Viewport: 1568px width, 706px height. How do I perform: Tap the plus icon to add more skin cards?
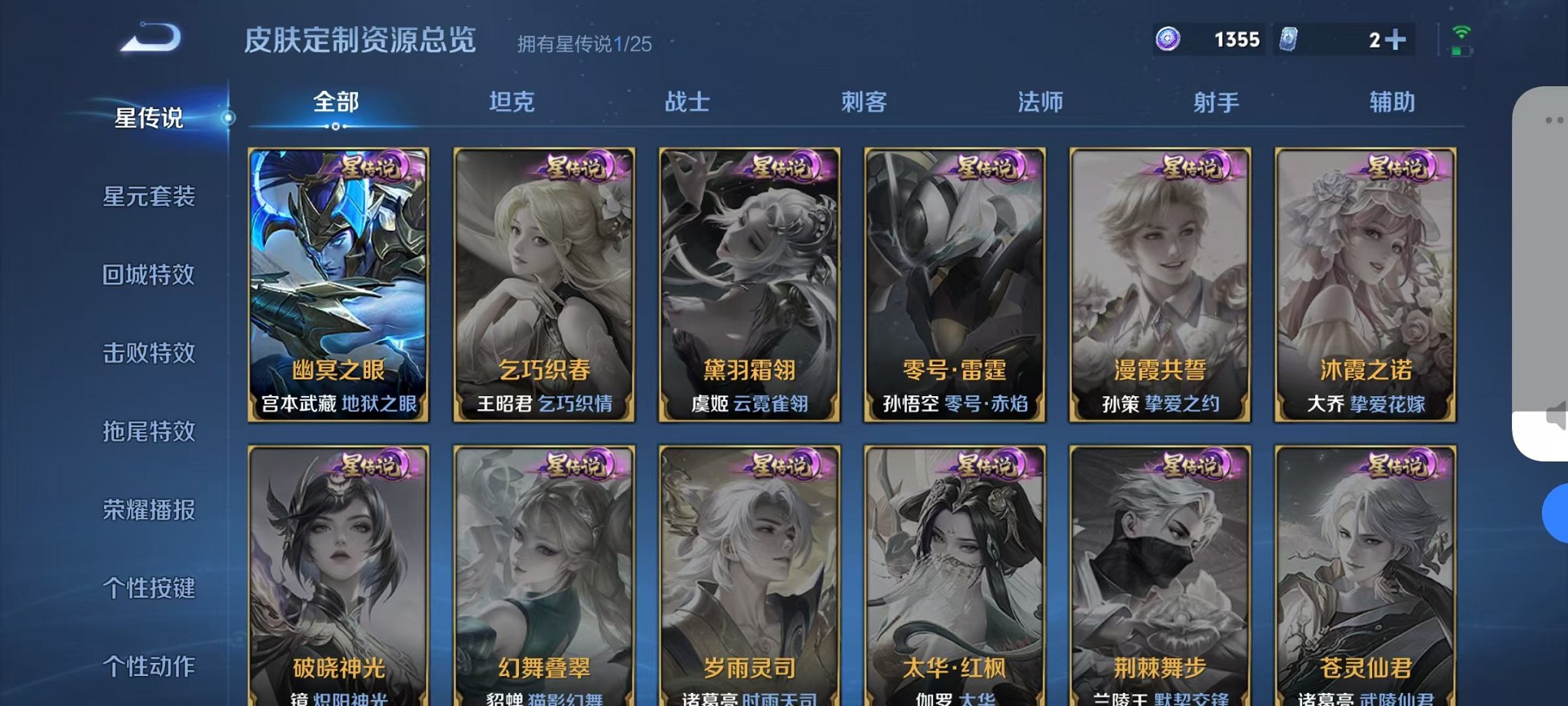[1397, 40]
